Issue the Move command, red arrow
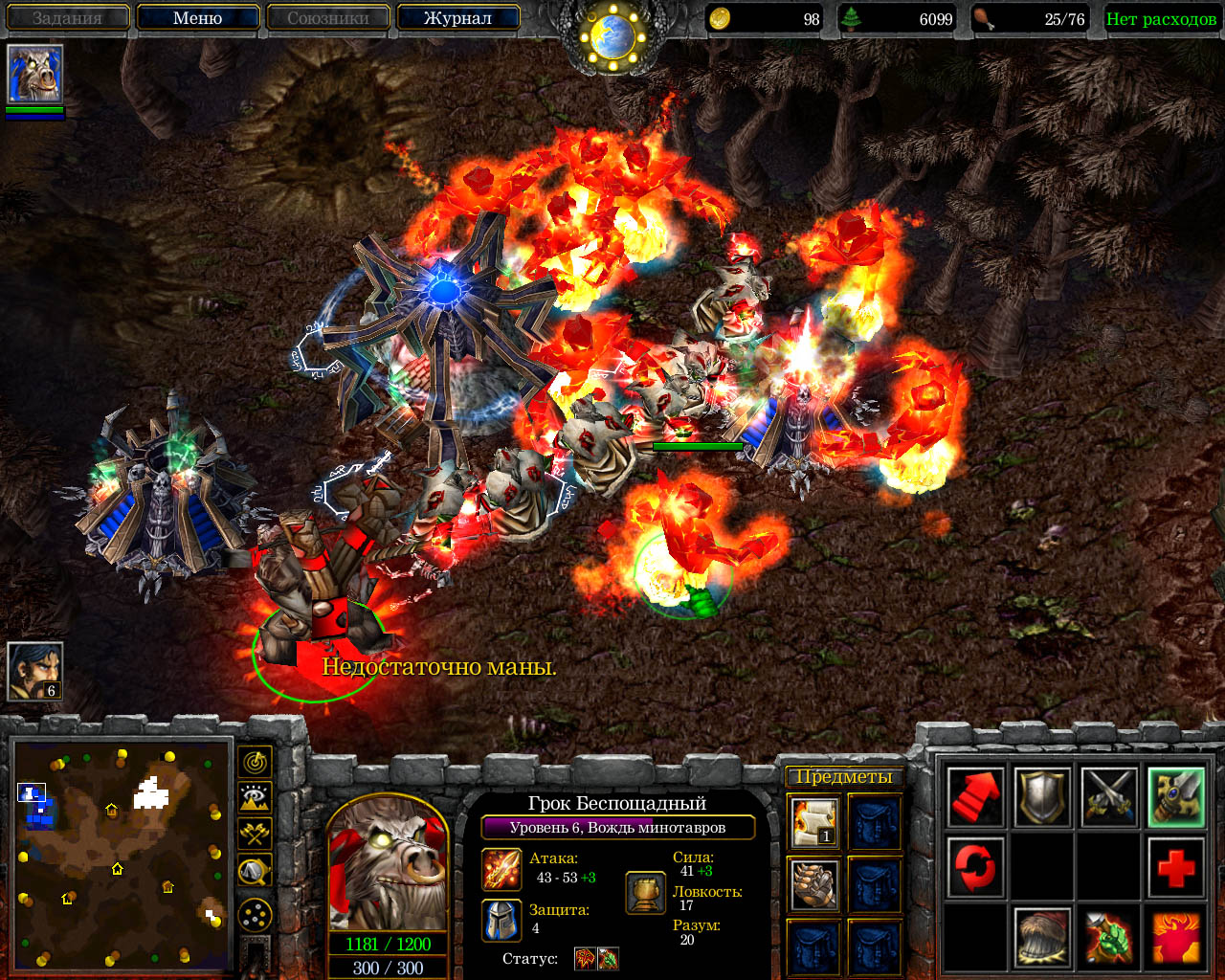Viewport: 1225px width, 980px height. [x=975, y=797]
